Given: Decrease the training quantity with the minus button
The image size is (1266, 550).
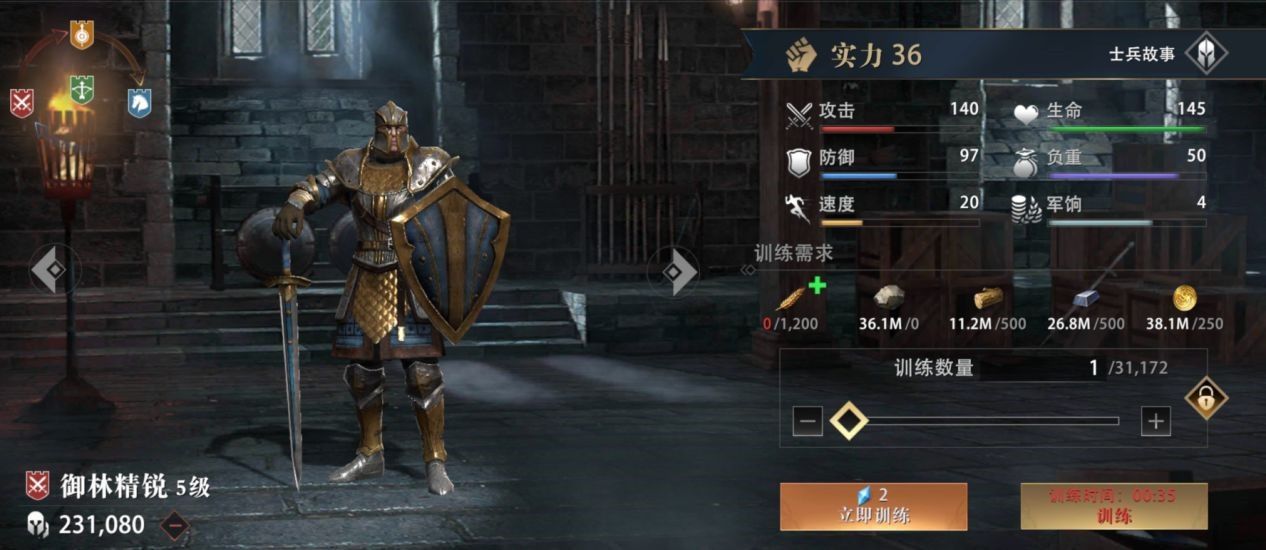Looking at the screenshot, I should tap(808, 421).
